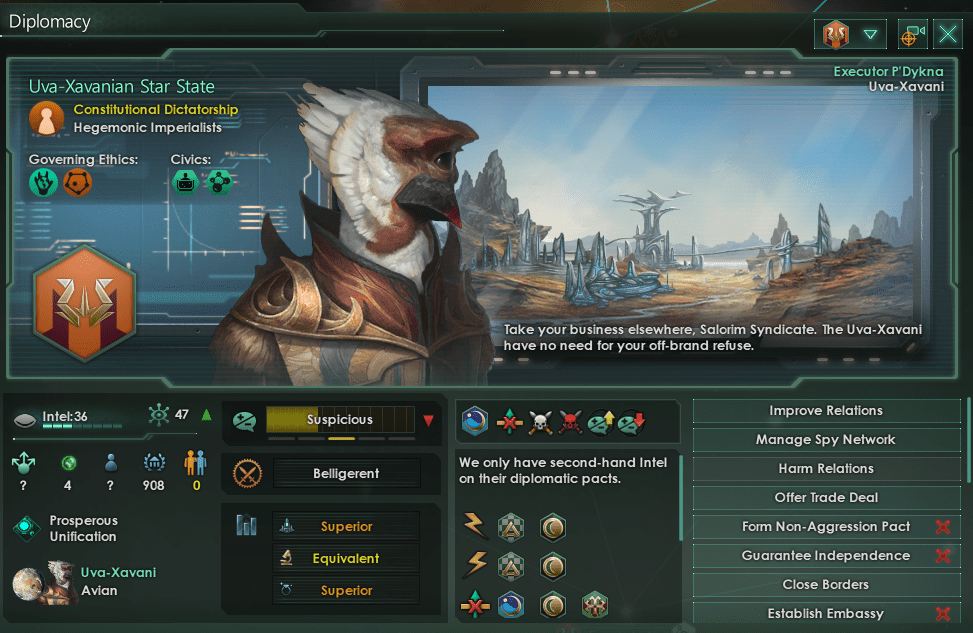The height and width of the screenshot is (633, 973).
Task: Offer Trade Deal to the empire
Action: 825,498
